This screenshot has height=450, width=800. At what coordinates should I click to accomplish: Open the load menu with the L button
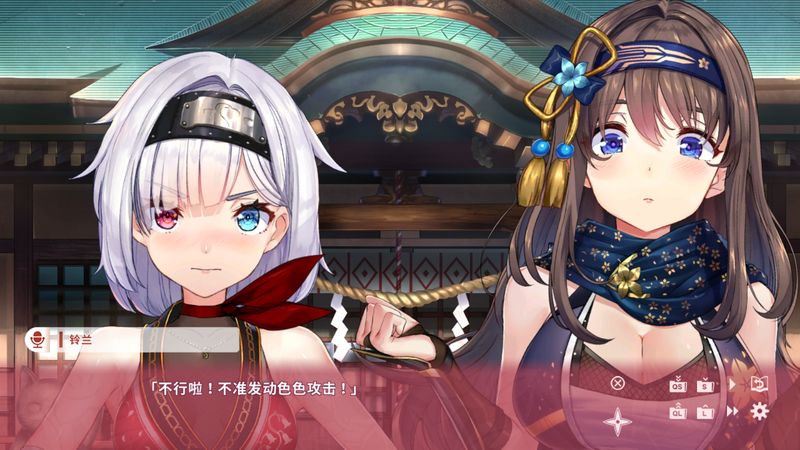[705, 411]
